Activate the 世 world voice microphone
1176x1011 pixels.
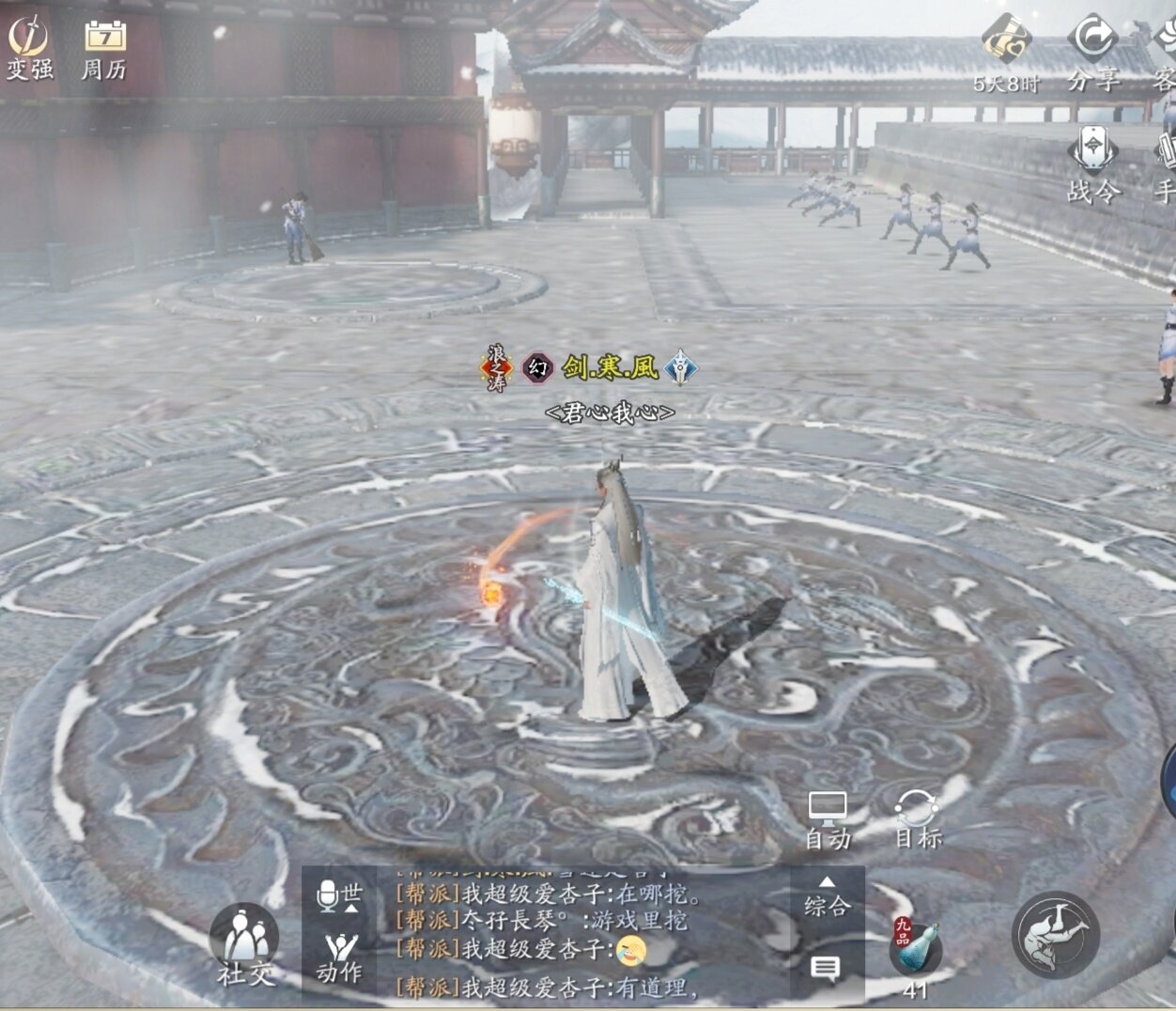pyautogui.click(x=338, y=895)
